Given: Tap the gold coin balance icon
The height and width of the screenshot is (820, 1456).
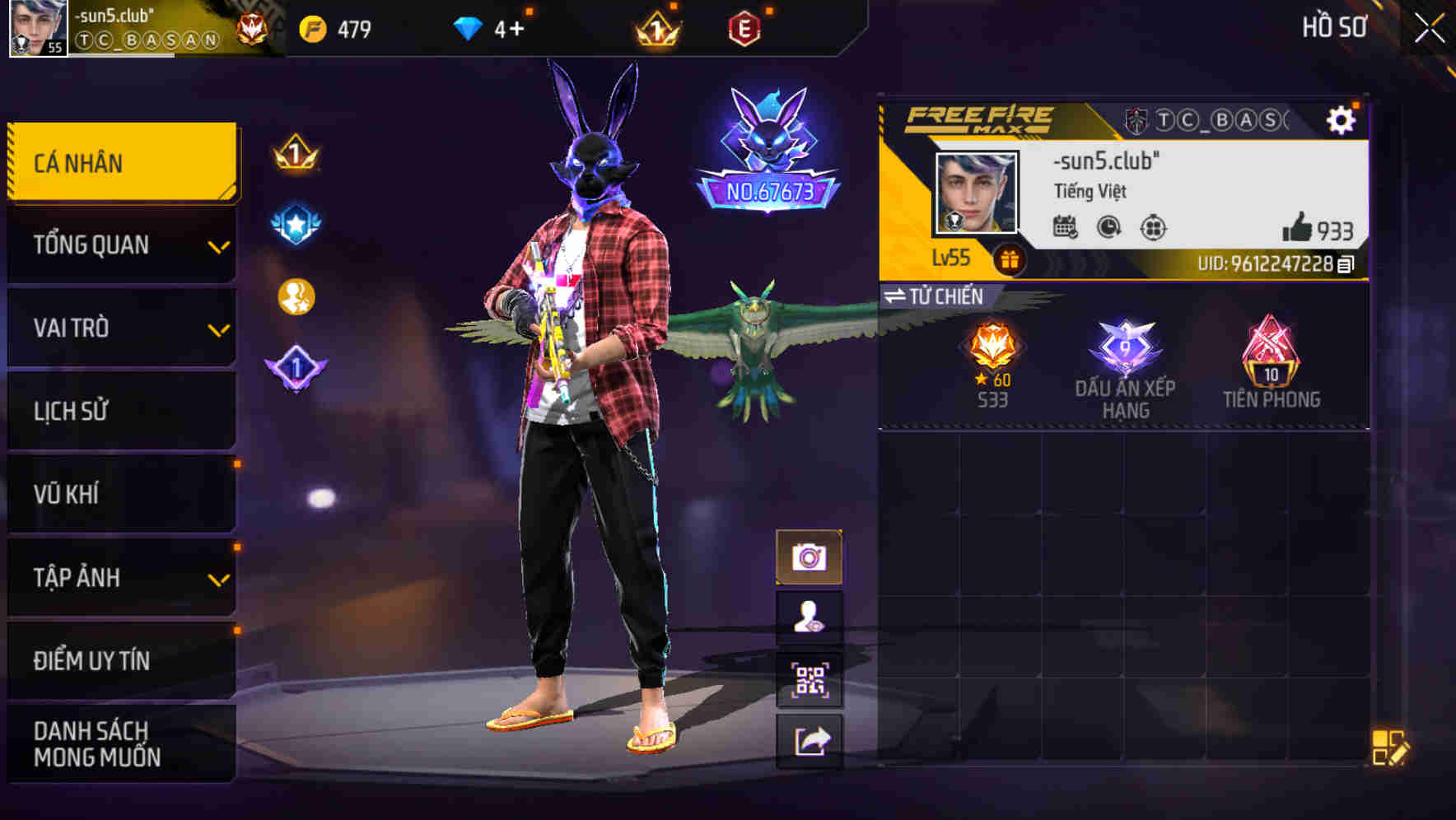Looking at the screenshot, I should pyautogui.click(x=315, y=27).
